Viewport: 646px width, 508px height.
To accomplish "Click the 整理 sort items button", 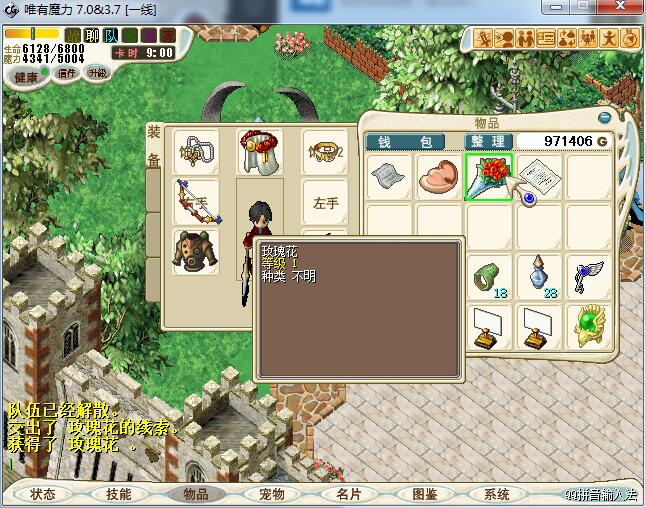I will point(489,142).
